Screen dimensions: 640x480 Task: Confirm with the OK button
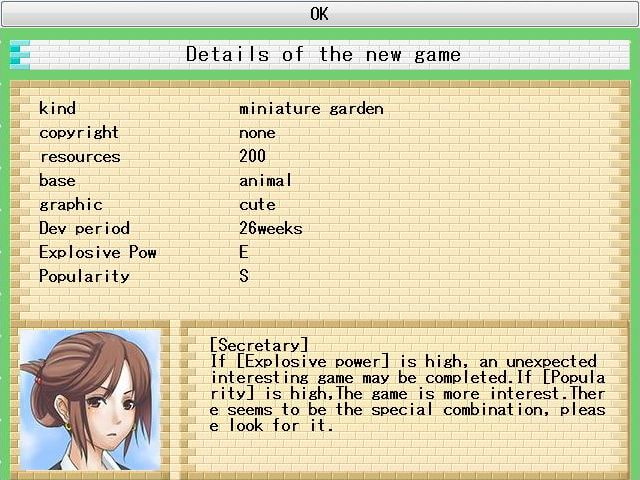319,14
